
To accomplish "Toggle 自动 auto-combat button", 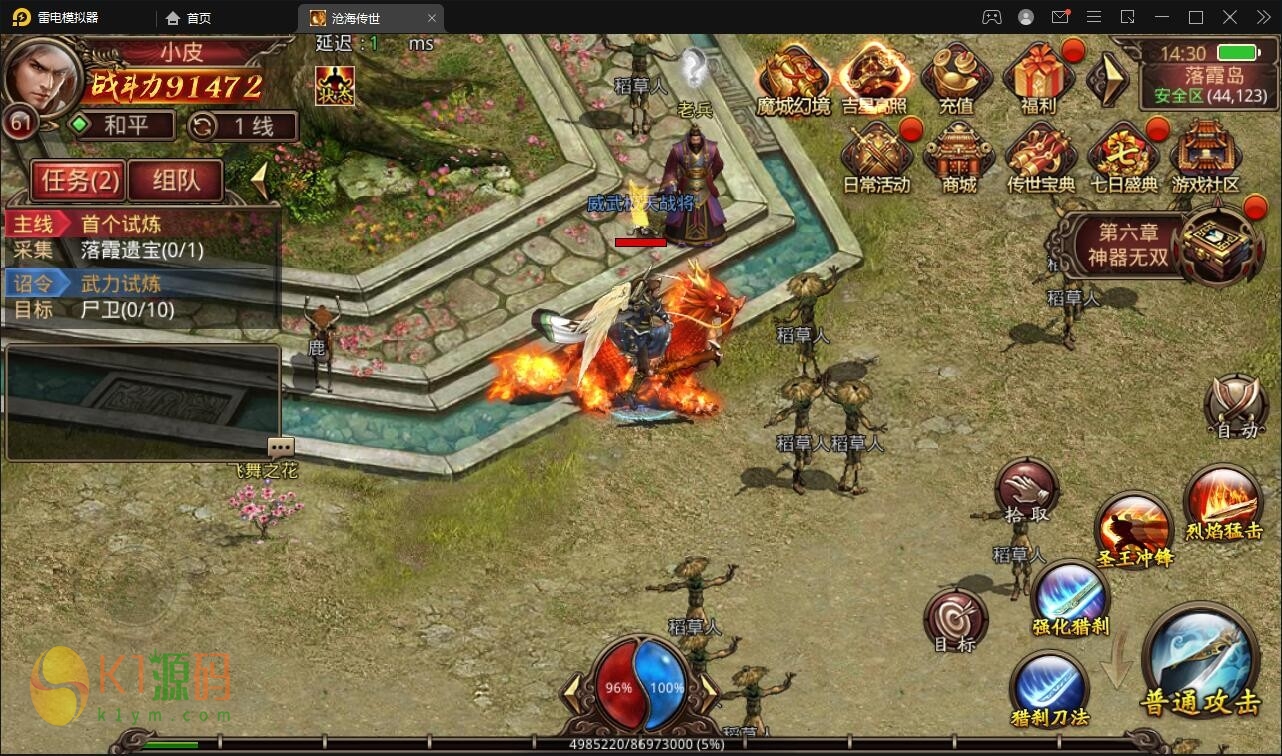I will click(x=1236, y=407).
